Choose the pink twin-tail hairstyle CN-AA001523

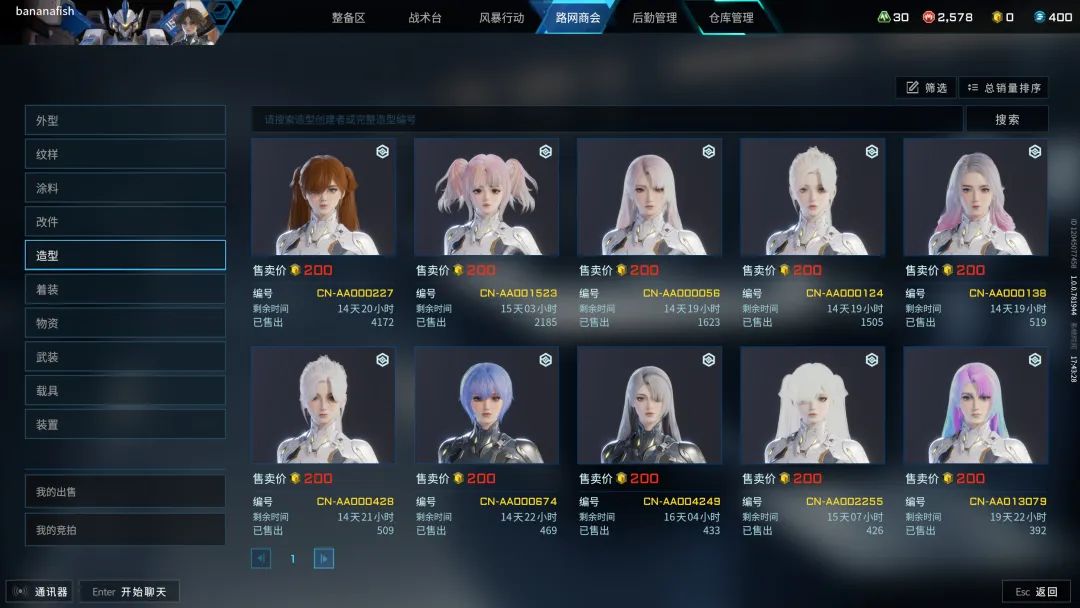pos(486,197)
